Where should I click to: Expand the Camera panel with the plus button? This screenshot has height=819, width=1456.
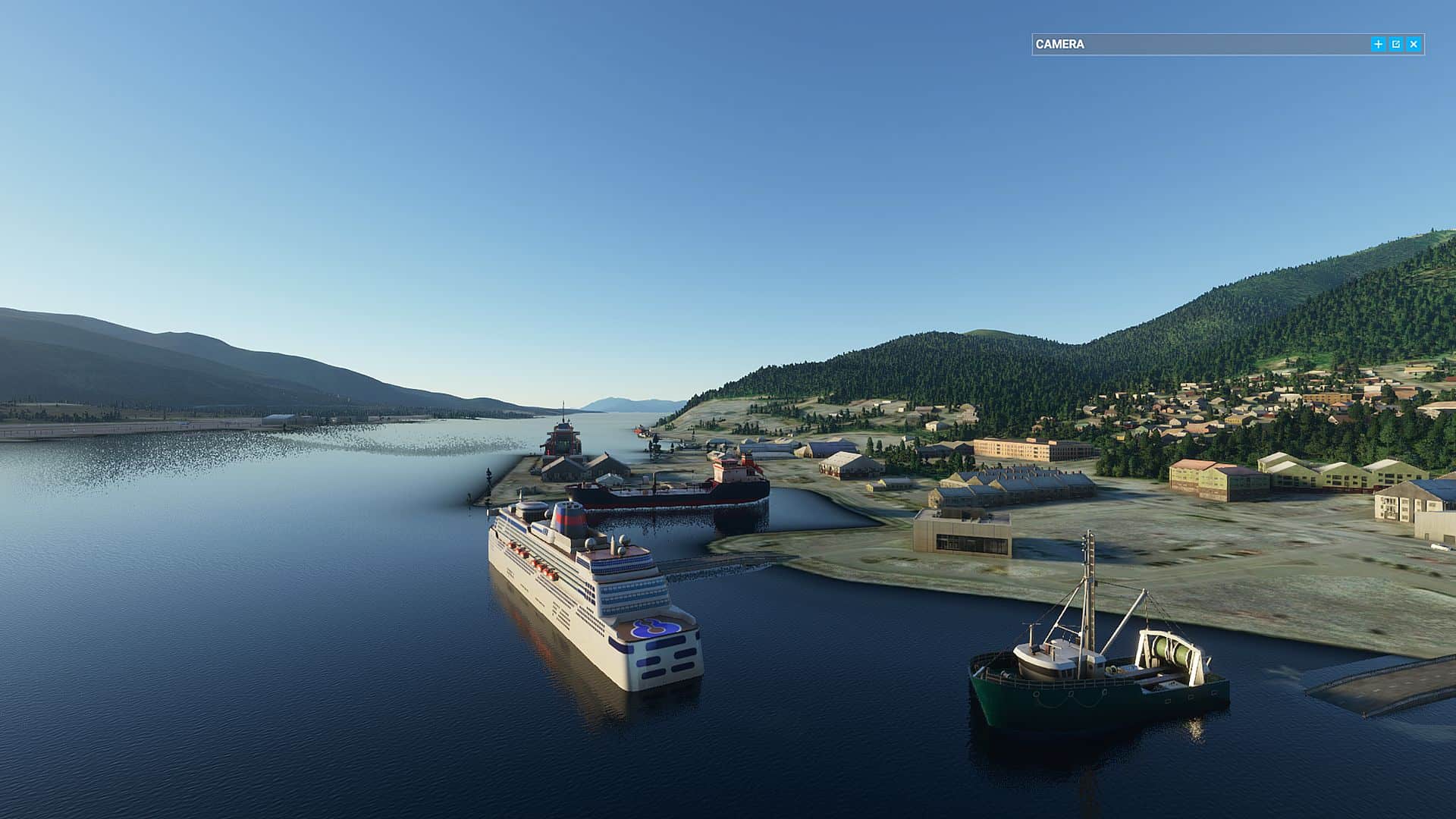click(x=1378, y=45)
